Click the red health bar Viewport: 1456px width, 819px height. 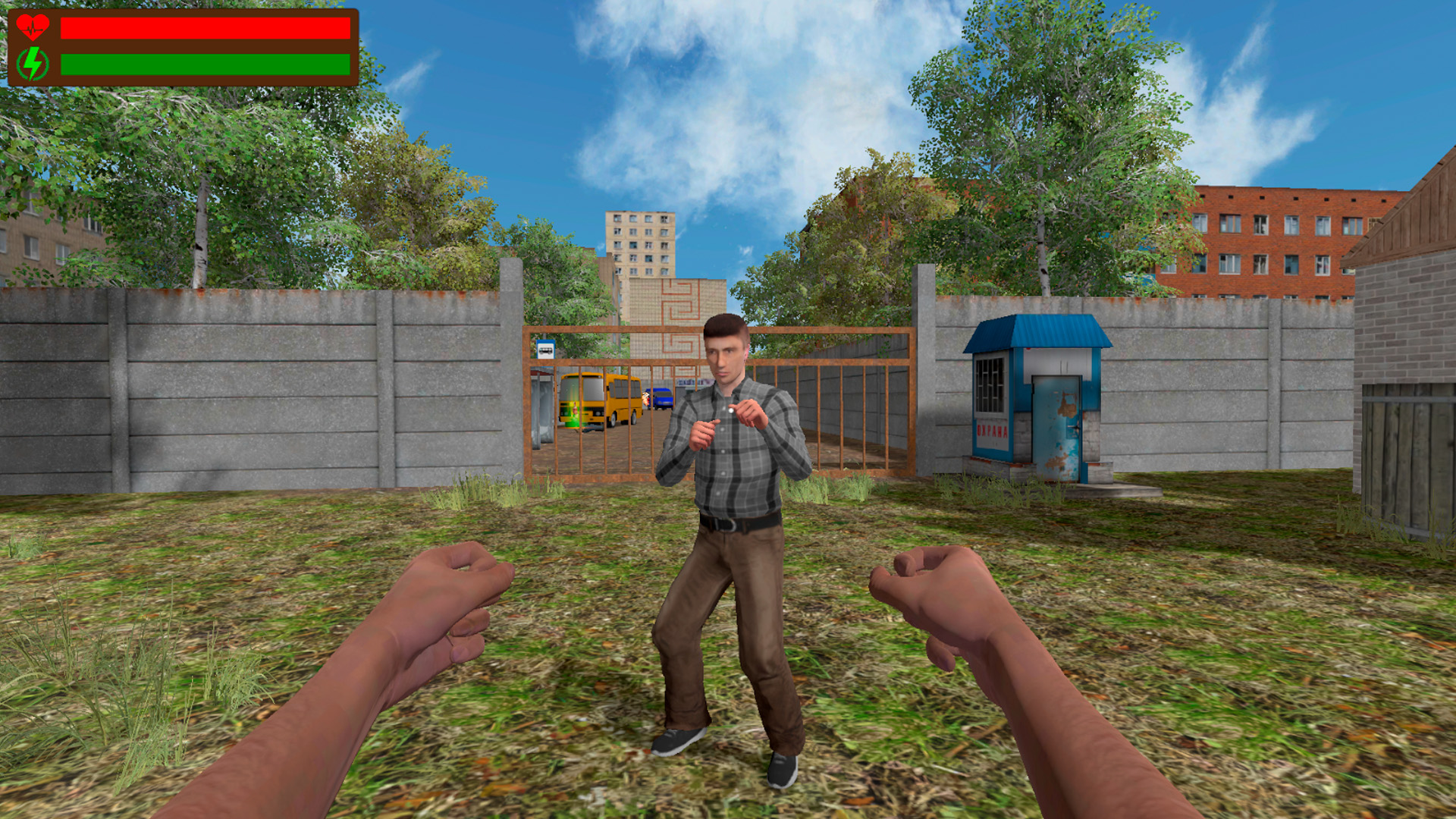pyautogui.click(x=205, y=27)
